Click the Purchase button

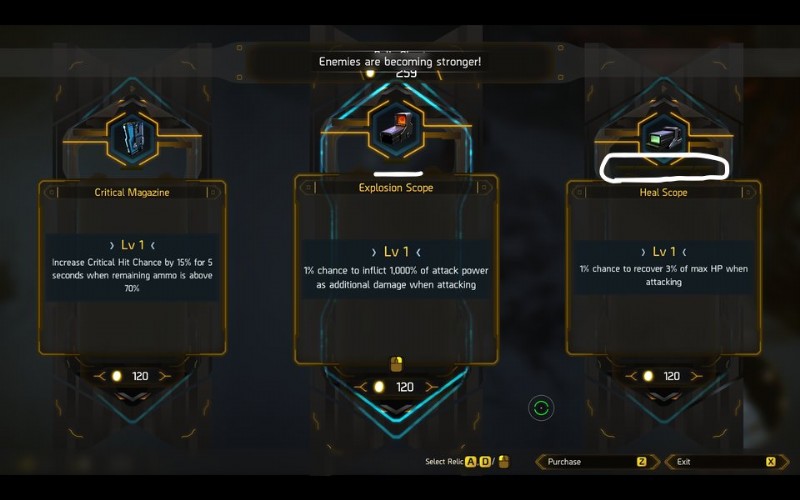point(597,462)
